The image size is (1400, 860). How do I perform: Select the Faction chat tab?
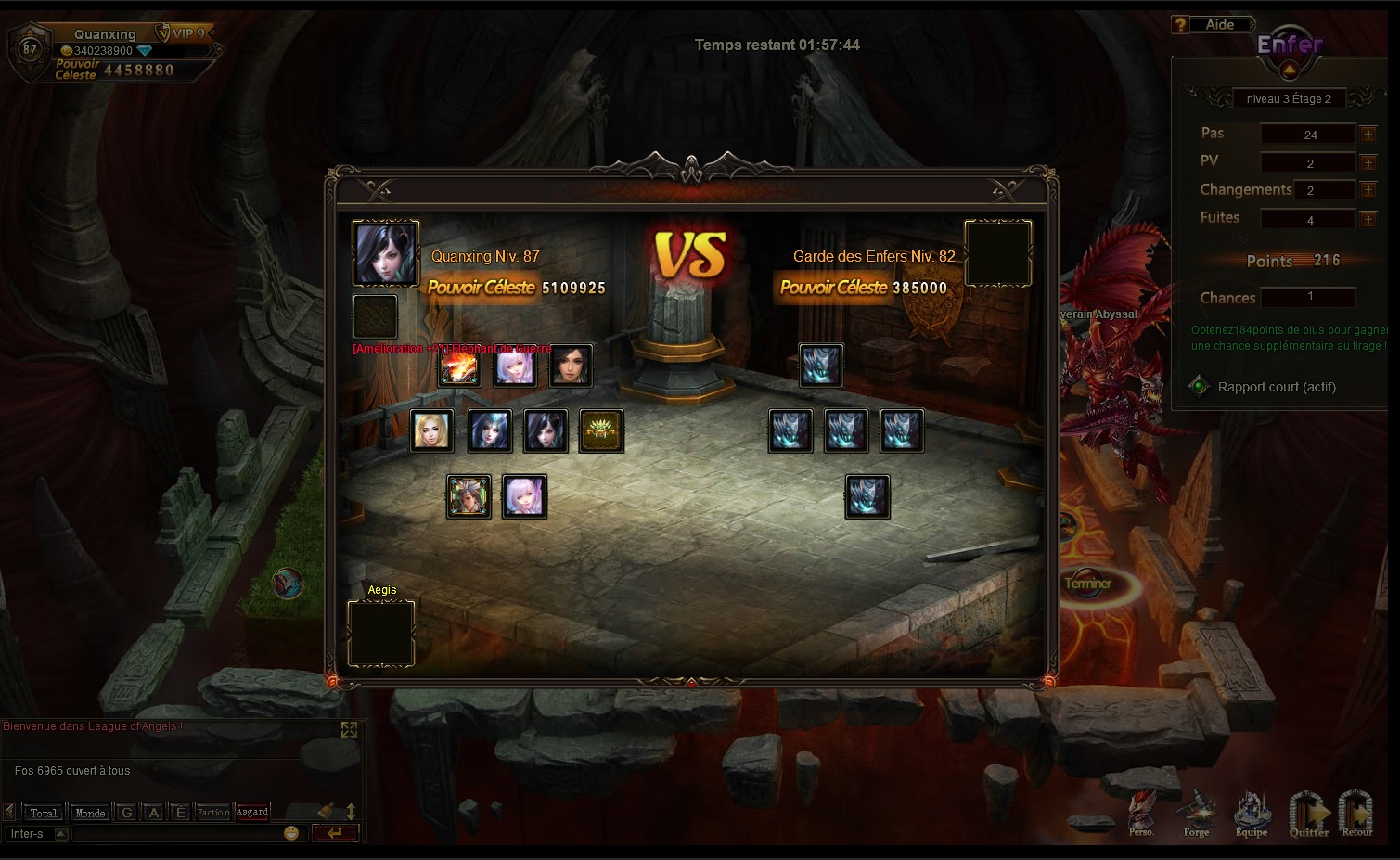pyautogui.click(x=212, y=813)
